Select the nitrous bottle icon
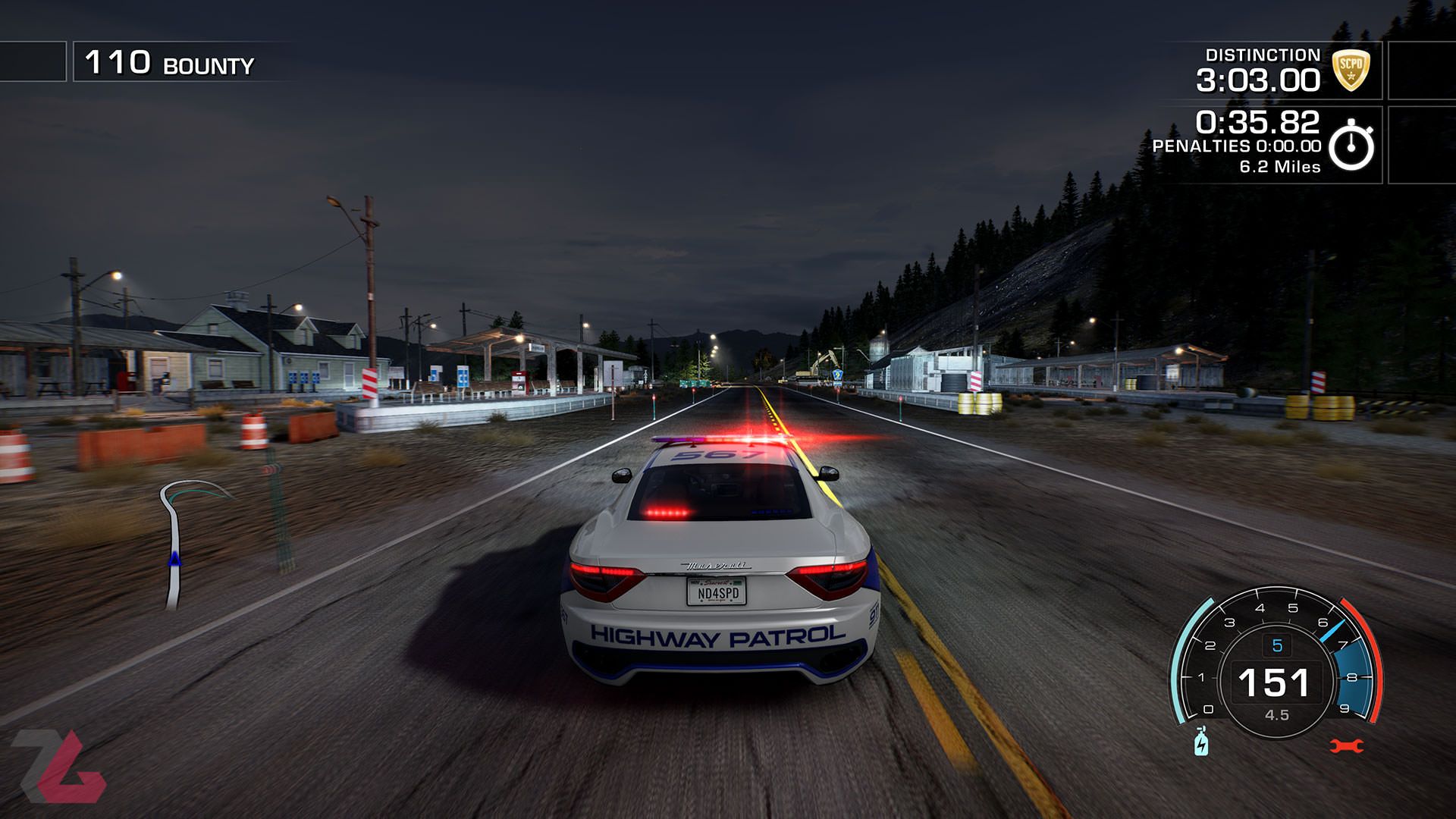Image resolution: width=1456 pixels, height=819 pixels. [x=1201, y=742]
